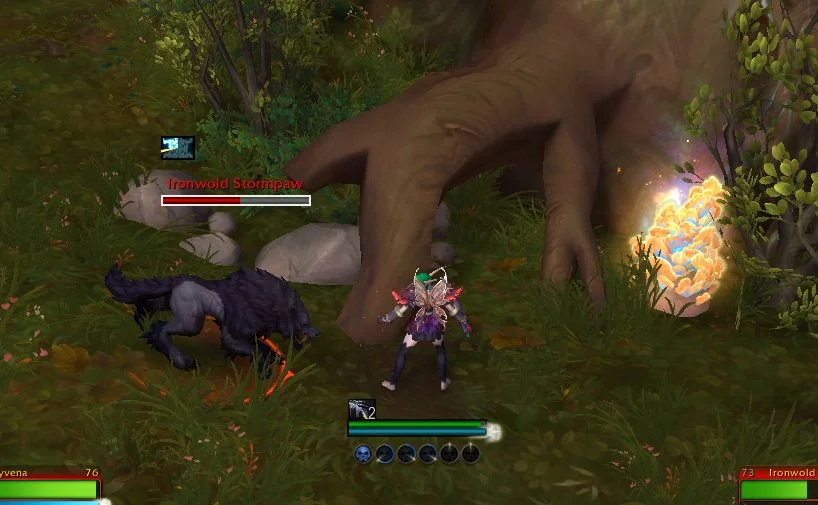Select the buff icon showing 2 stacks
Image resolution: width=818 pixels, height=505 pixels.
coord(361,410)
